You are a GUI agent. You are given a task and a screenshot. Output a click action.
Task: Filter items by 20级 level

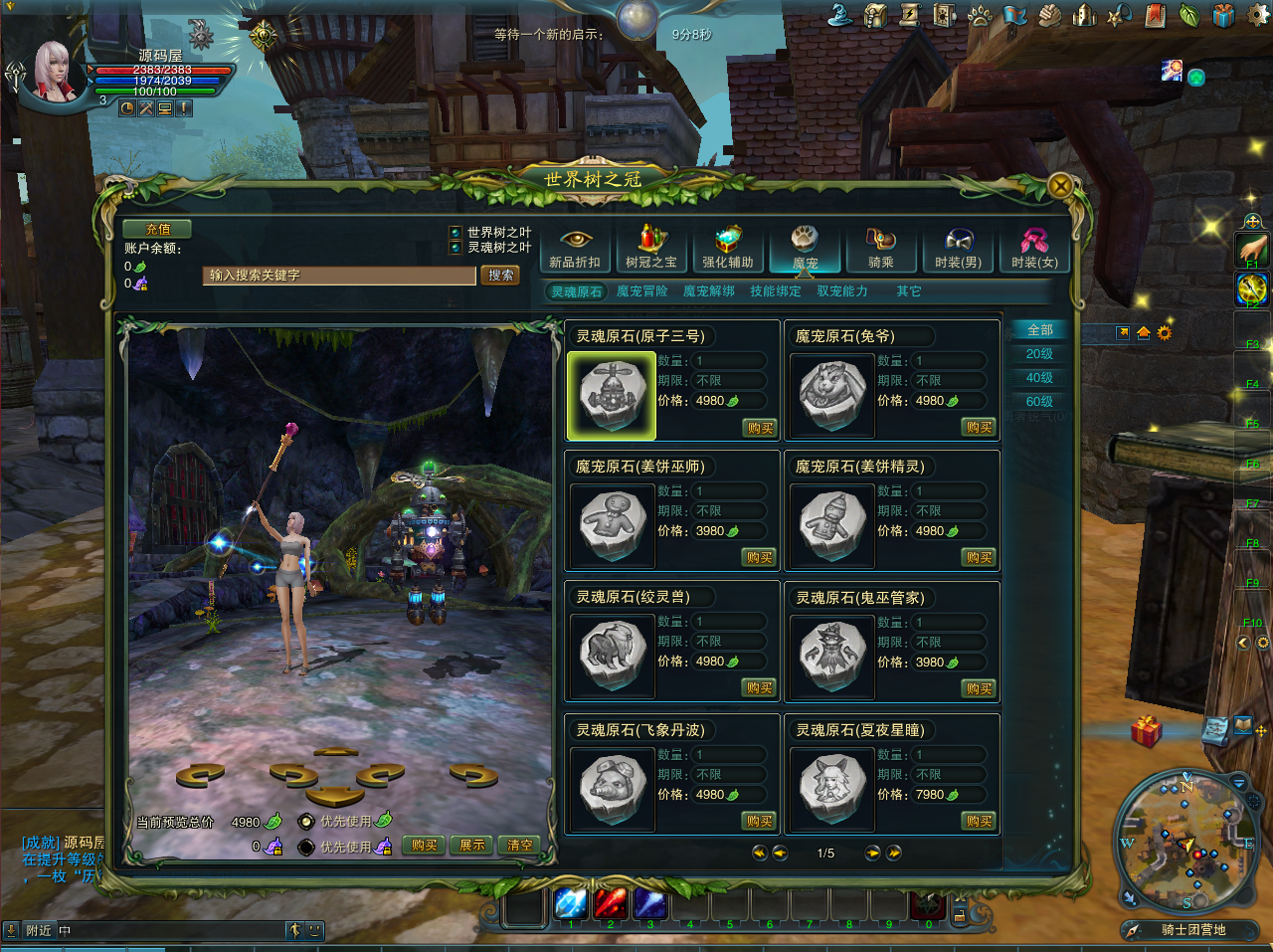coord(1039,354)
